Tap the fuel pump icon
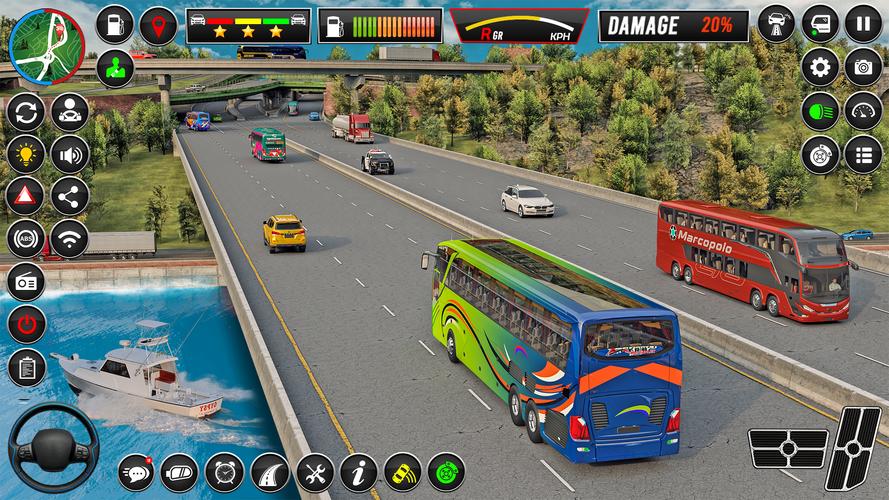 [x=115, y=25]
